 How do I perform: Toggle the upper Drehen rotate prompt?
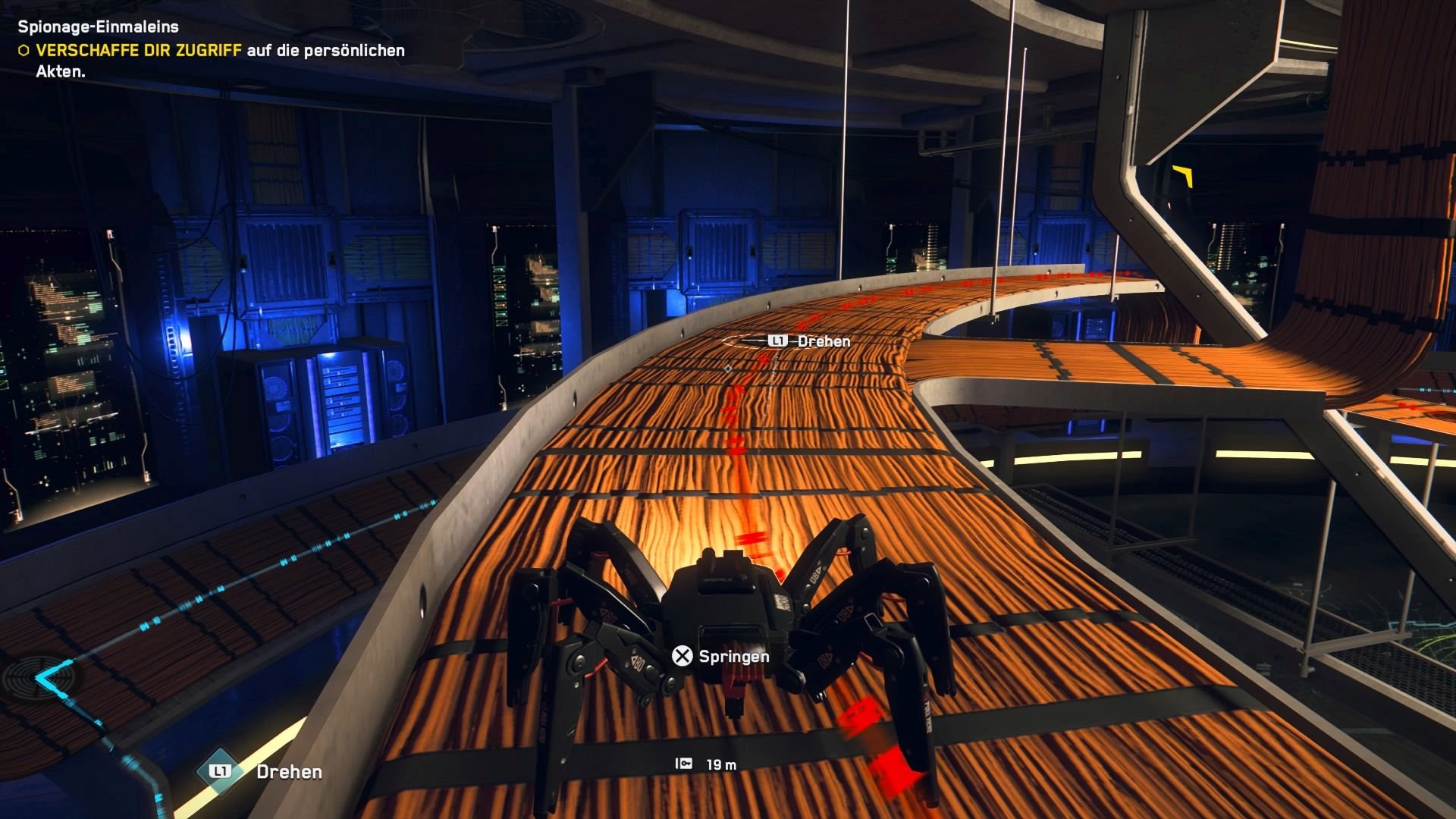[x=822, y=341]
